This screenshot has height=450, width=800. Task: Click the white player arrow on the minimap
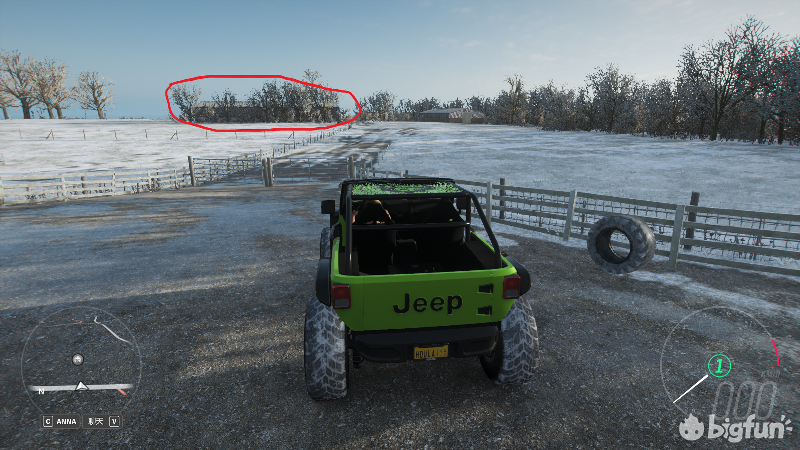(x=82, y=386)
